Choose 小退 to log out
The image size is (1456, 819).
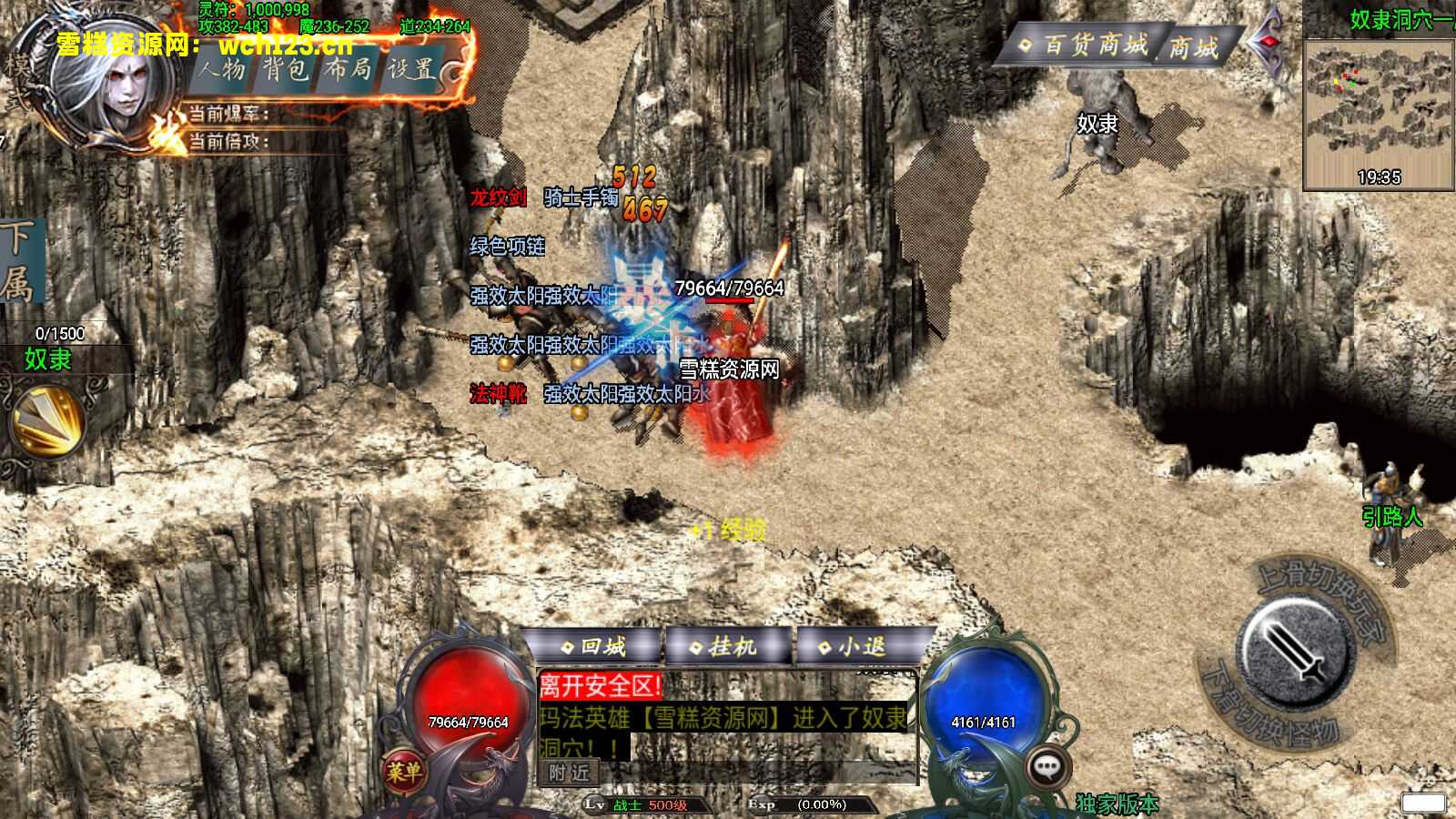click(853, 647)
